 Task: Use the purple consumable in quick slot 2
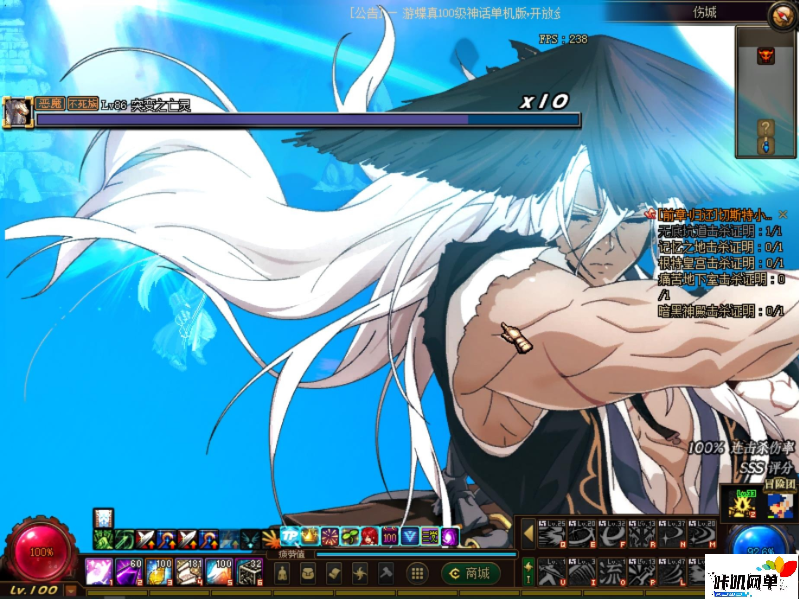point(128,573)
